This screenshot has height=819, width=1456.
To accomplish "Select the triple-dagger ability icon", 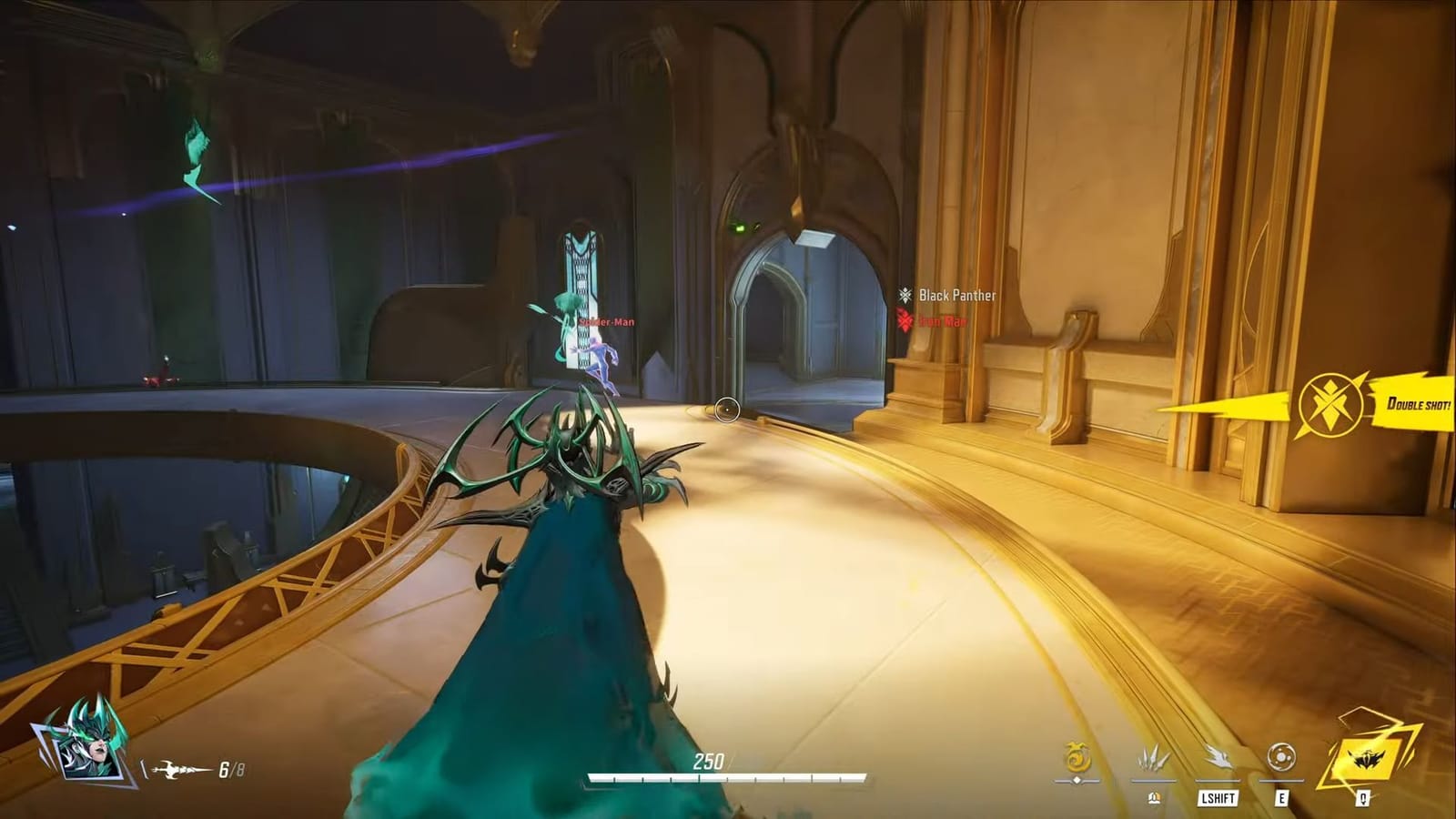I will coord(1154,757).
